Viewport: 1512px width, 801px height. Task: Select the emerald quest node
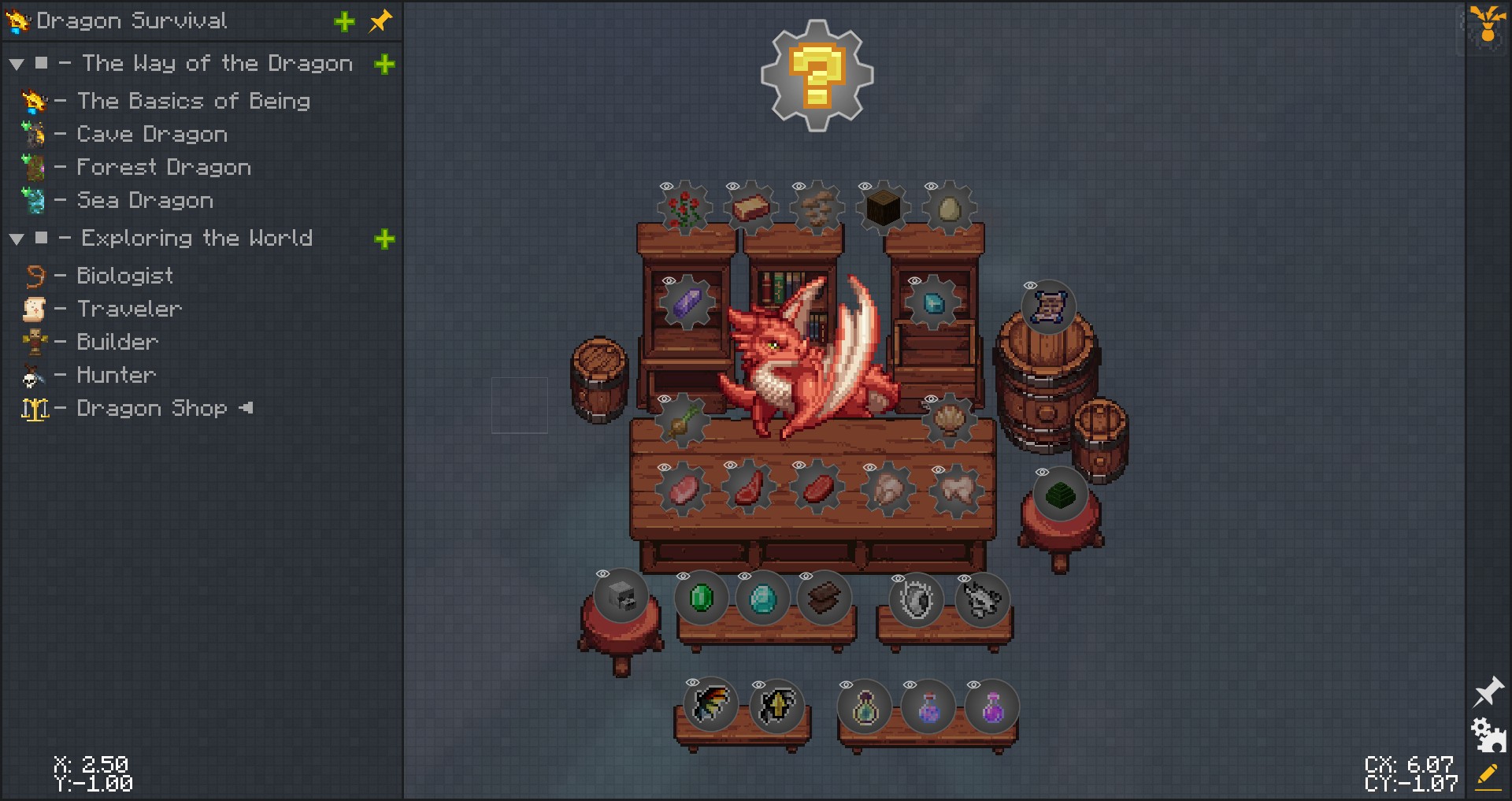coord(701,599)
